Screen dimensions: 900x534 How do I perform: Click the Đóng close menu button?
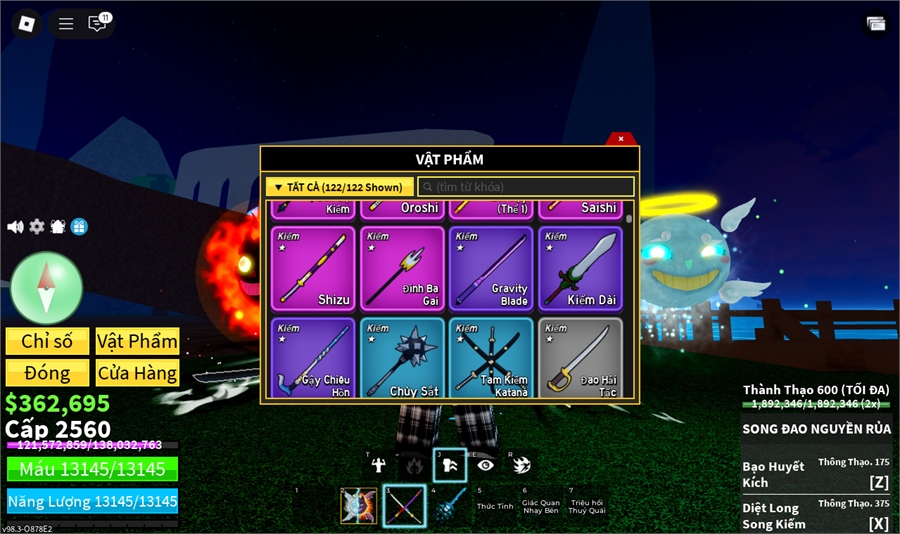click(47, 373)
